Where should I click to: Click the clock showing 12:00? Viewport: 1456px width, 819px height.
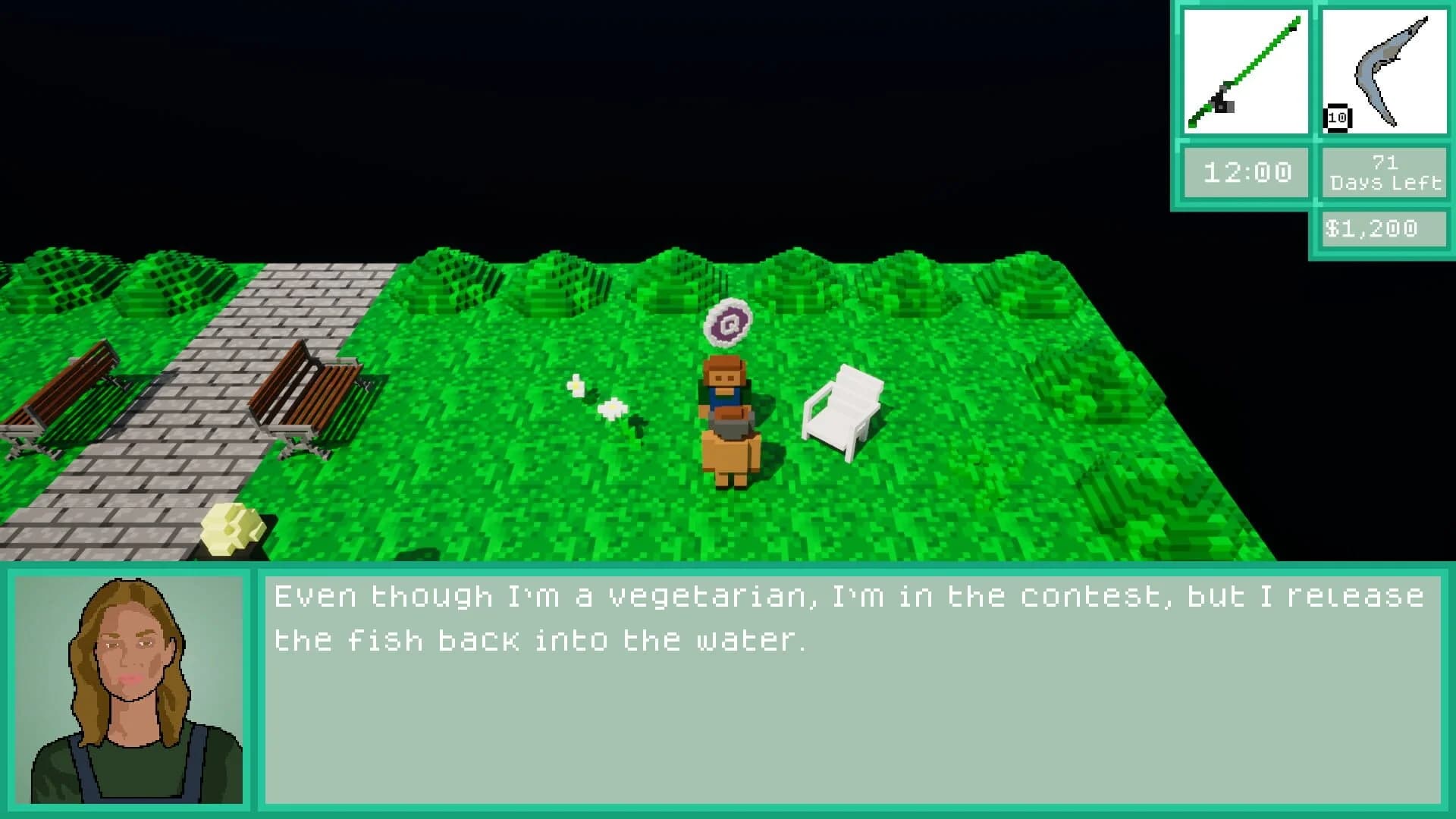1244,172
